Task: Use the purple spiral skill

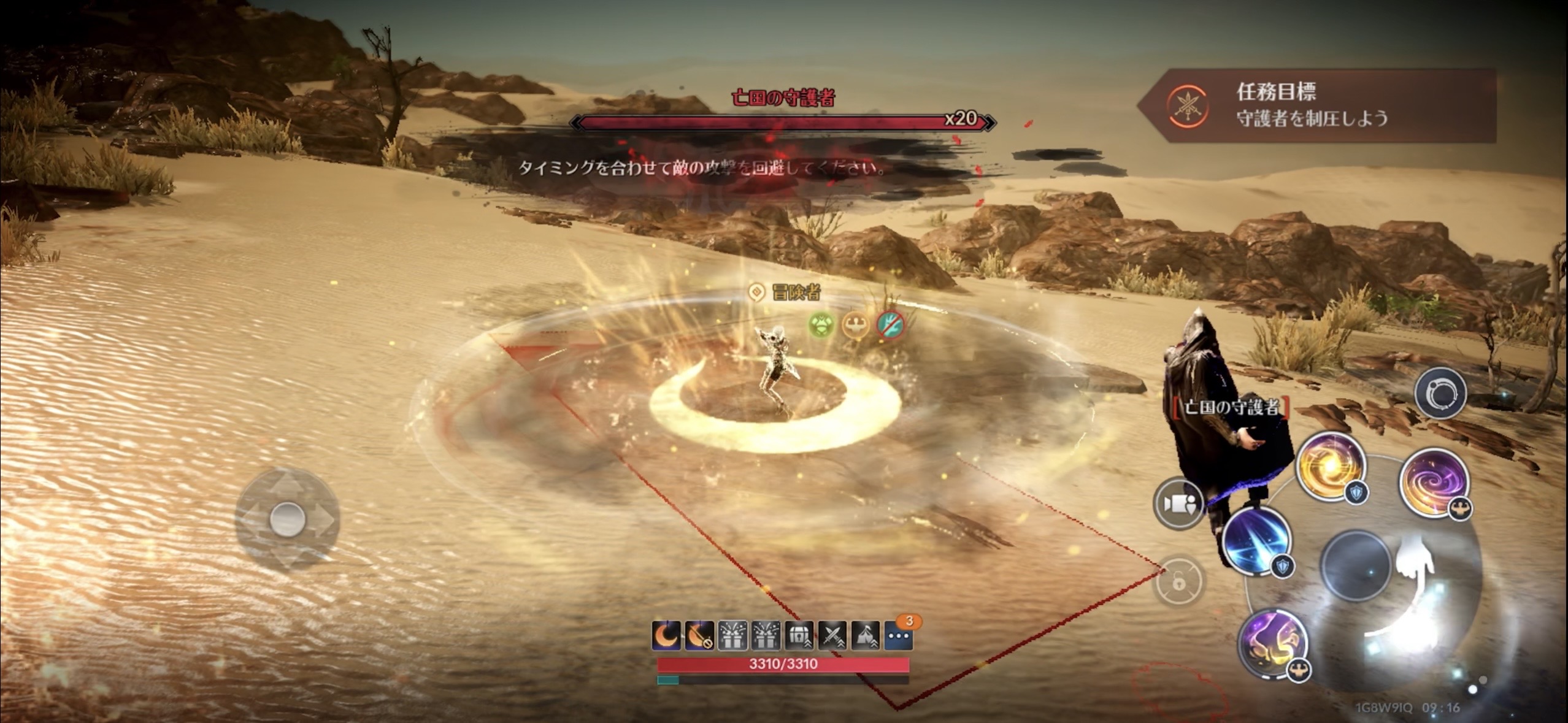Action: 1434,482
